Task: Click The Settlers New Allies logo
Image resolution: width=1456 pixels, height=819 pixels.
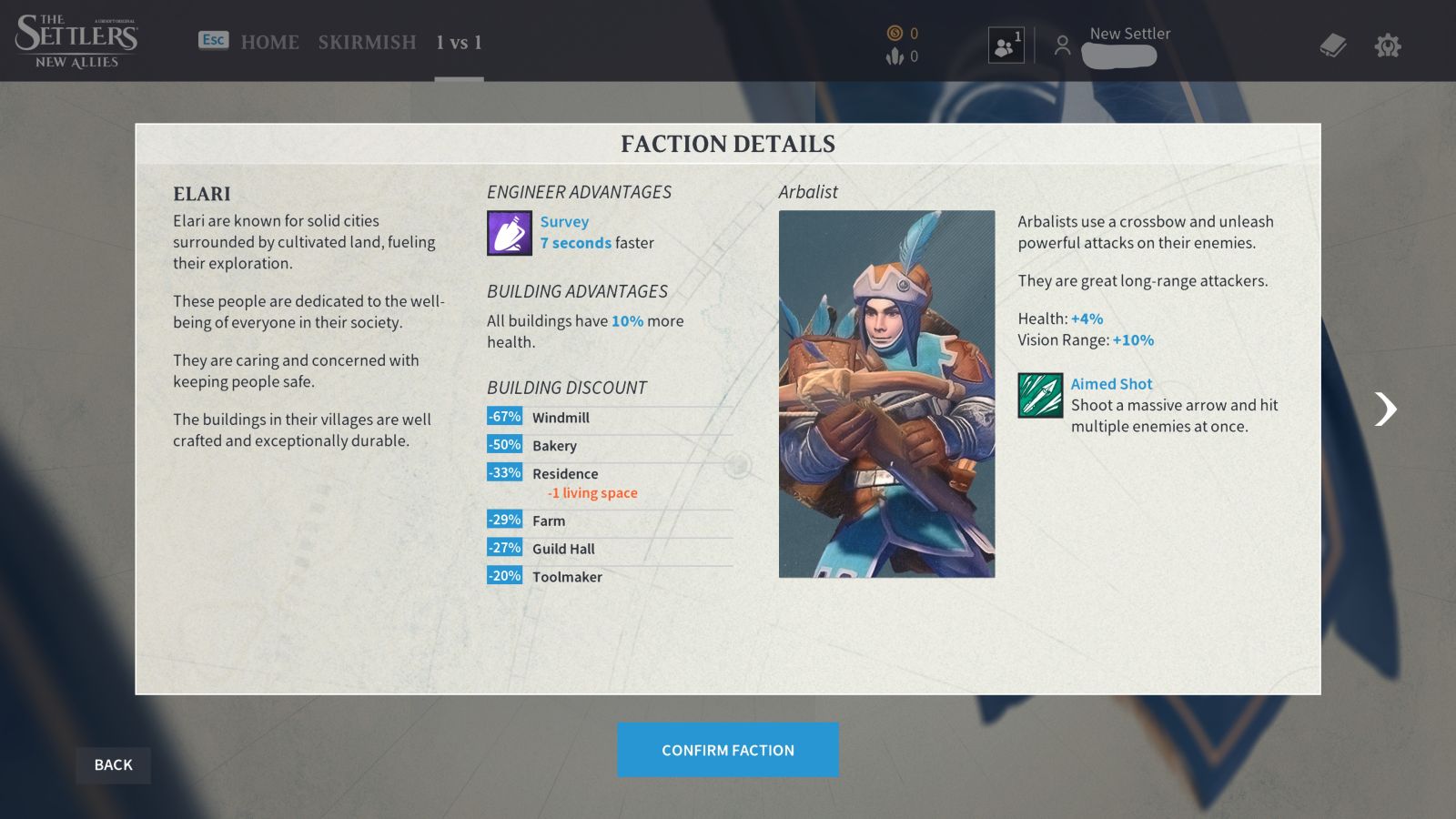Action: tap(76, 41)
